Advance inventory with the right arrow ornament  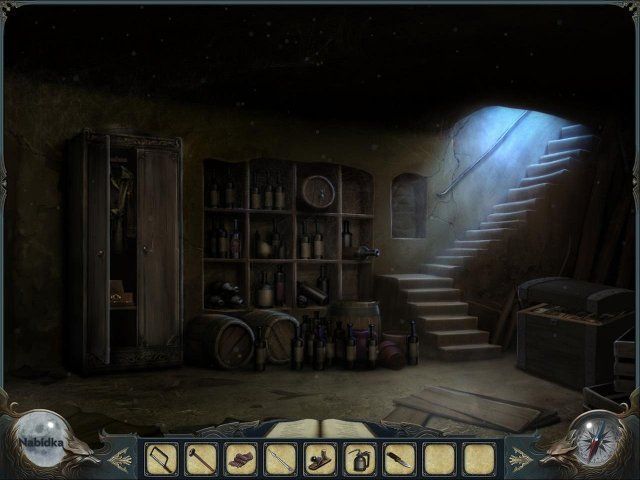click(521, 458)
